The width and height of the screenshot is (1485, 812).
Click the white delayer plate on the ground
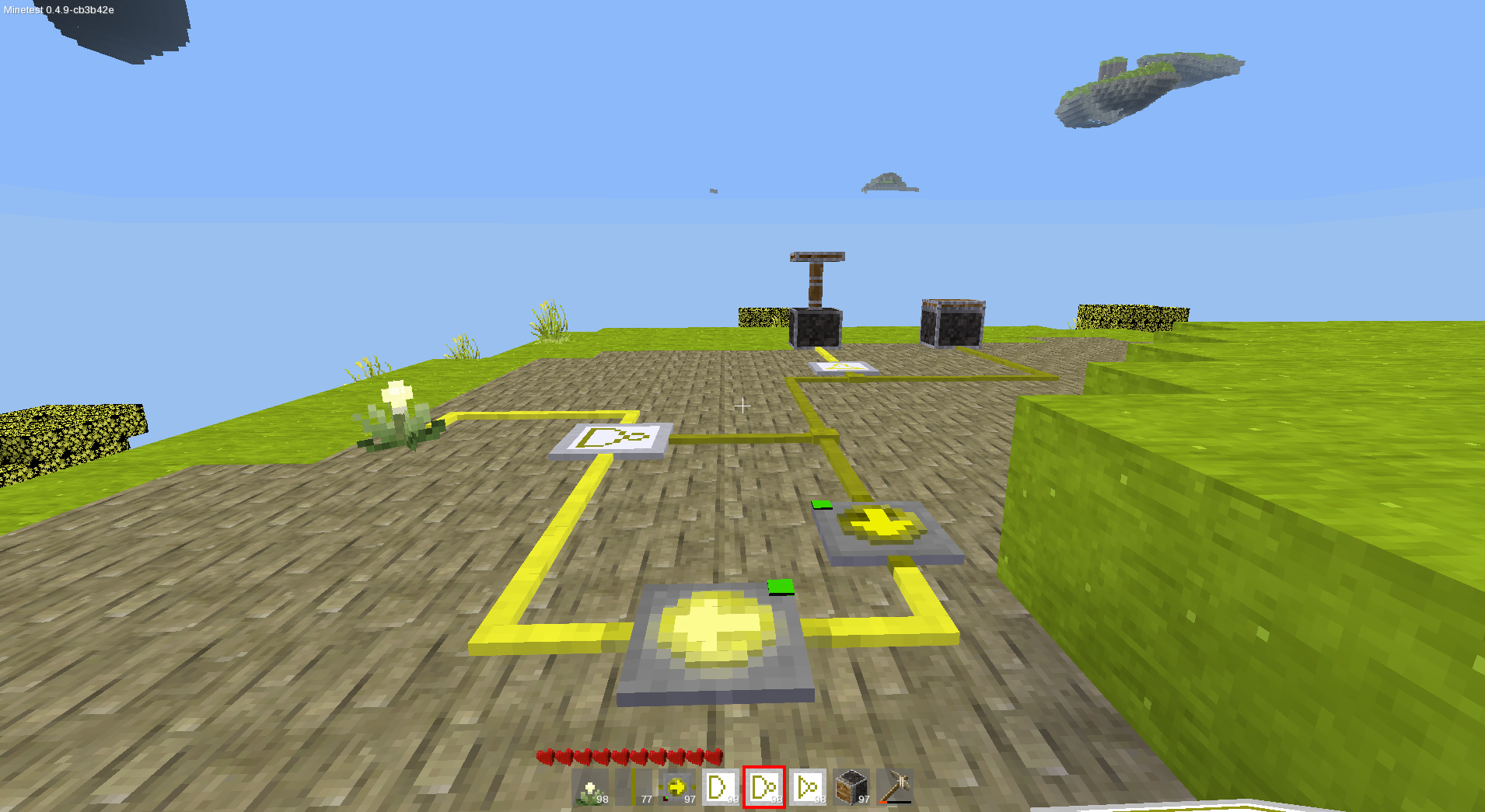click(x=613, y=441)
